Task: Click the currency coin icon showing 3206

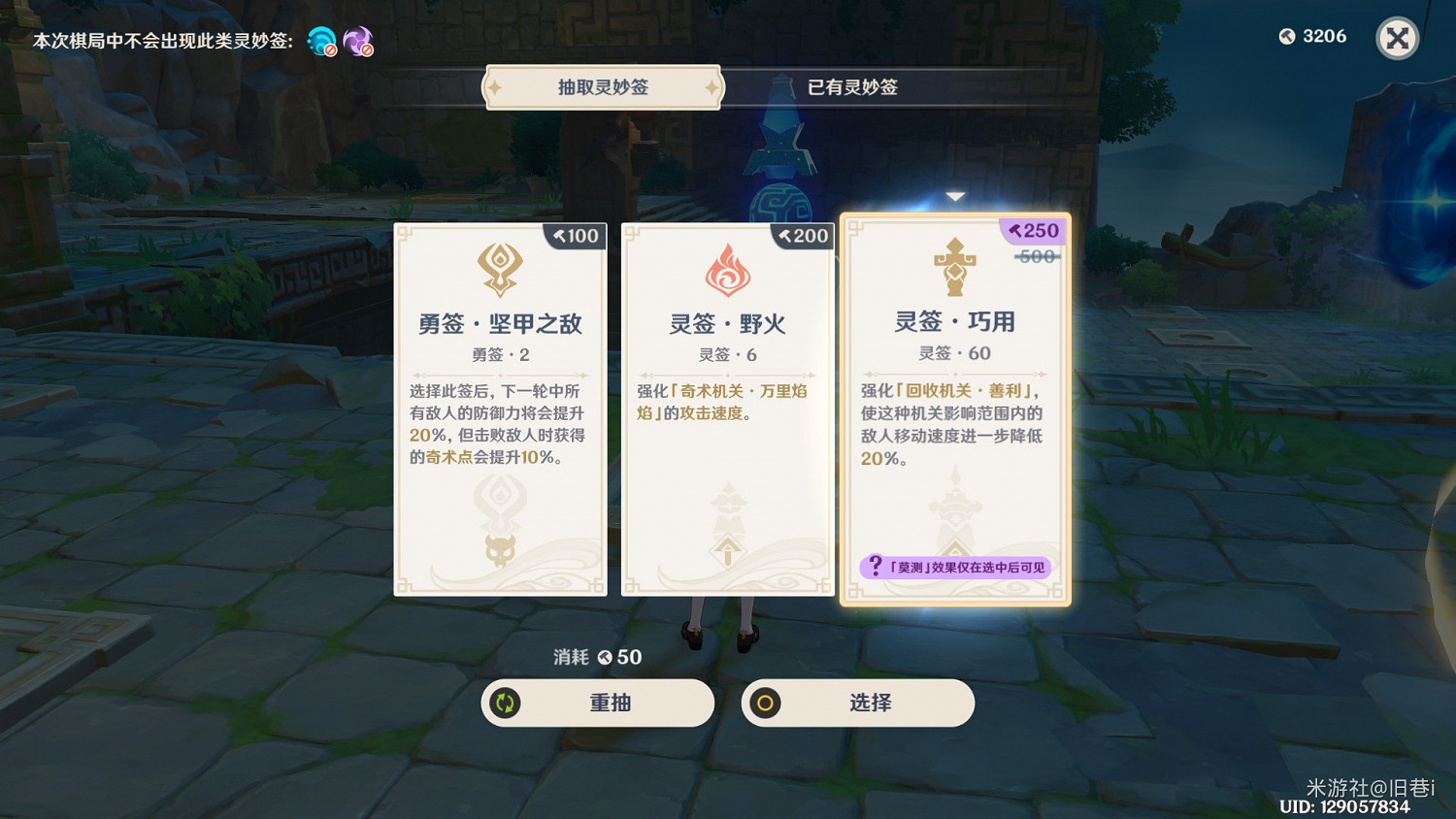Action: [1285, 37]
